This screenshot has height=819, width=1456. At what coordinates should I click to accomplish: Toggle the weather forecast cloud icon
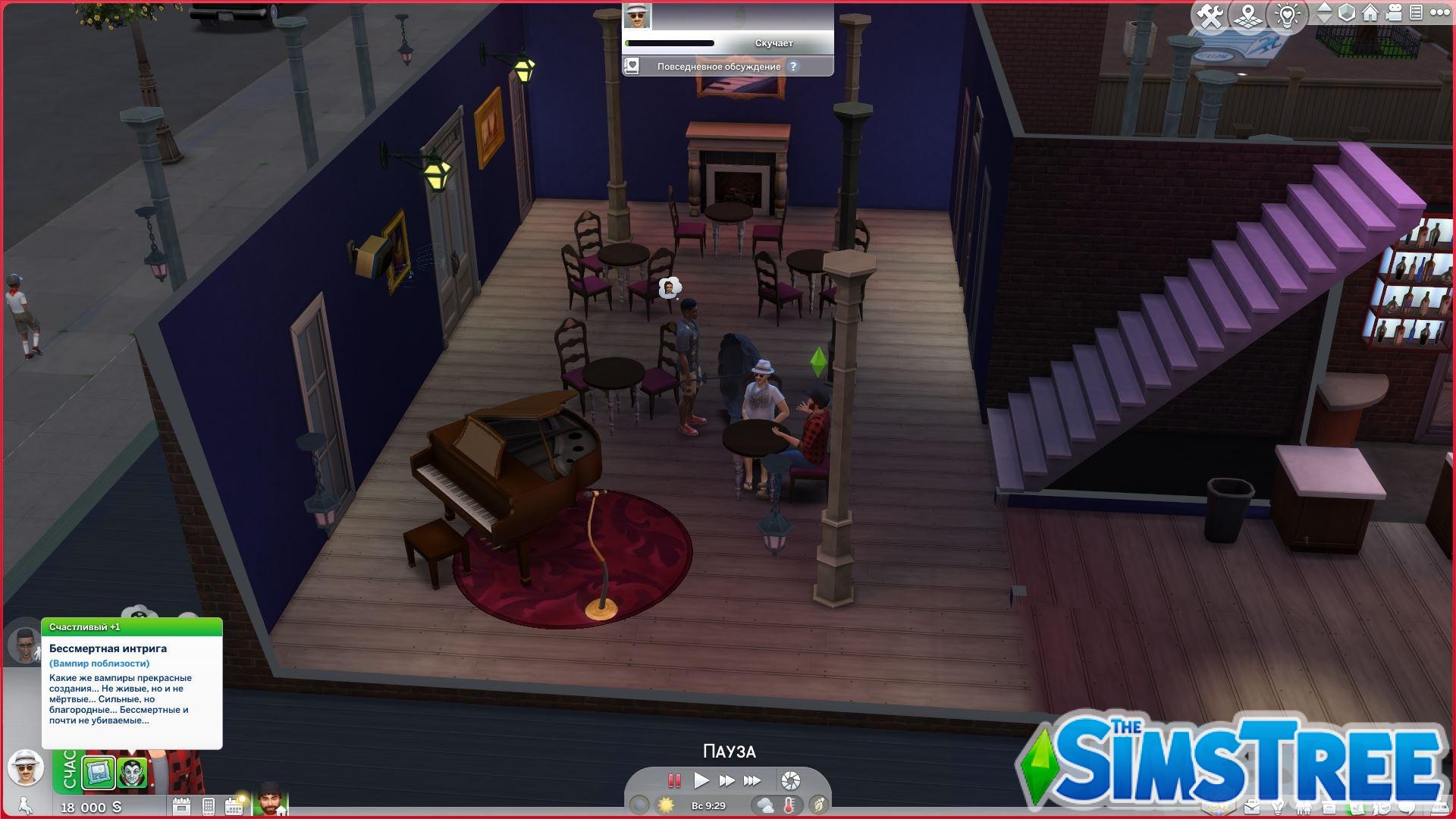click(x=765, y=805)
